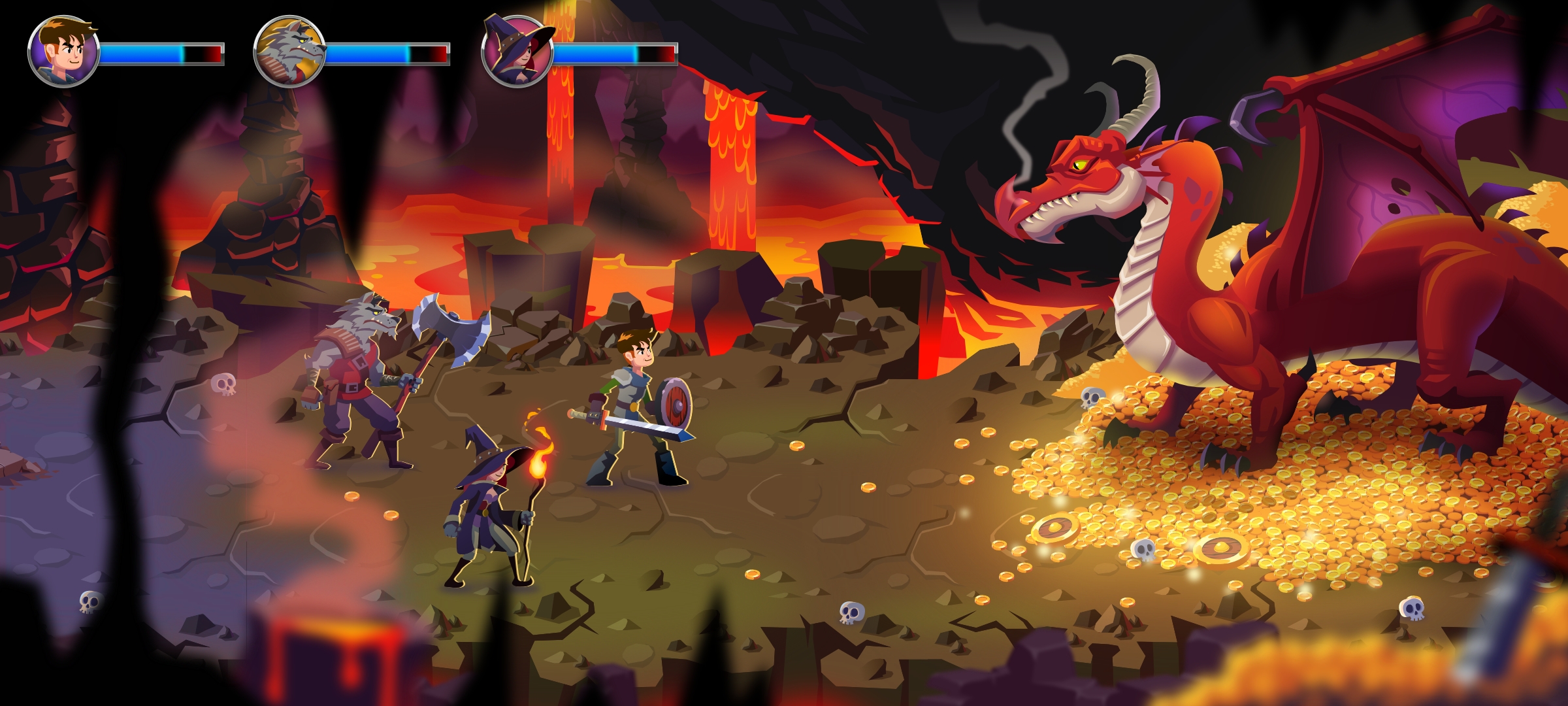Click the werewolf's blue health bar fill

tap(366, 54)
